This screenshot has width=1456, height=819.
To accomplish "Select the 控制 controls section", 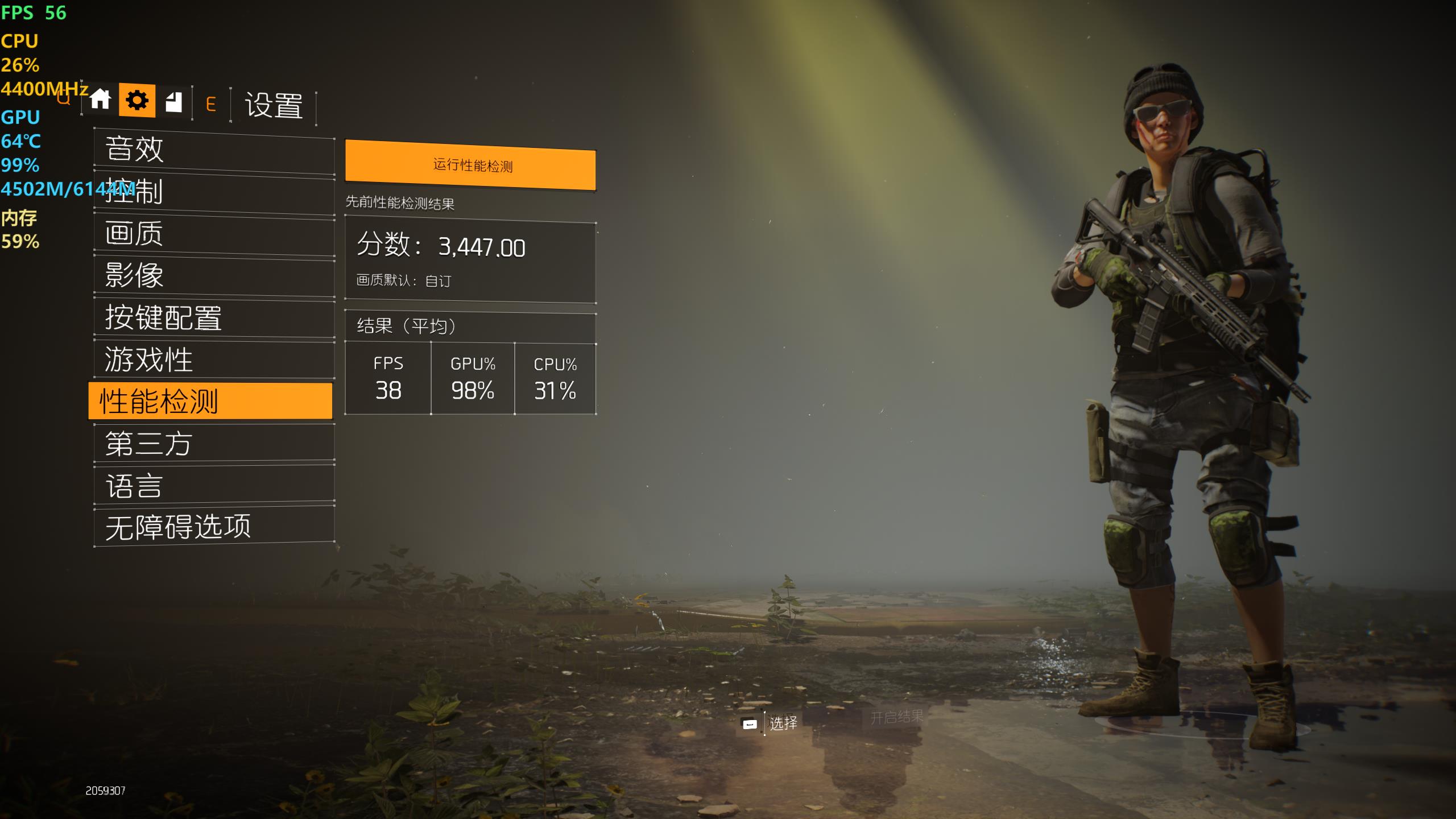I will pos(214,192).
